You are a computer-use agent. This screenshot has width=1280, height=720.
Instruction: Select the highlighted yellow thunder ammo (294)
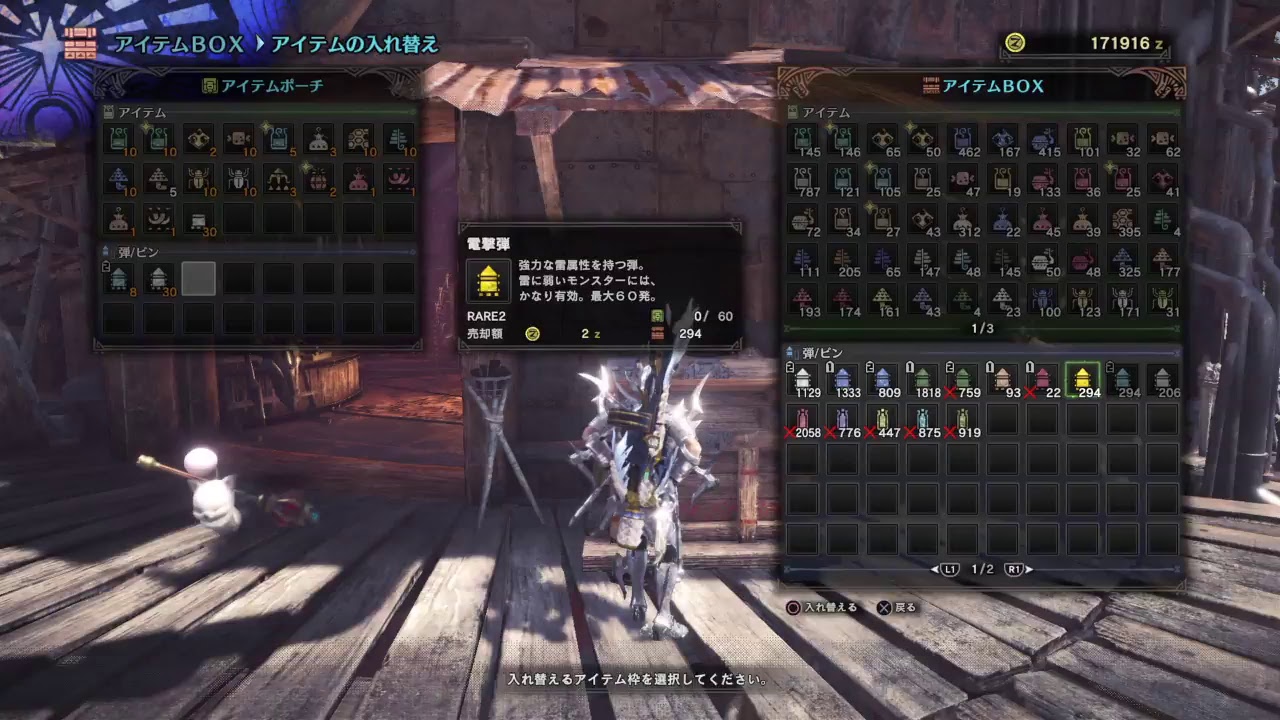click(1082, 380)
